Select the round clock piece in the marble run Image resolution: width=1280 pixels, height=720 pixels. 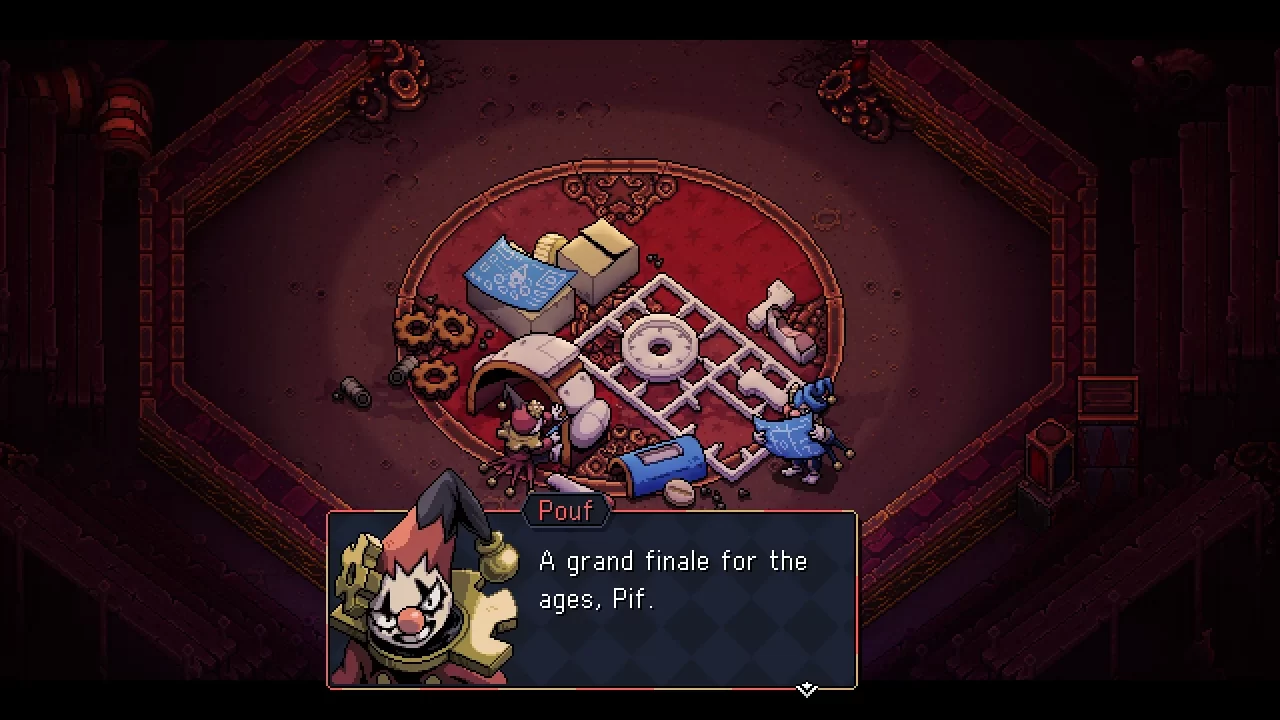pos(660,348)
